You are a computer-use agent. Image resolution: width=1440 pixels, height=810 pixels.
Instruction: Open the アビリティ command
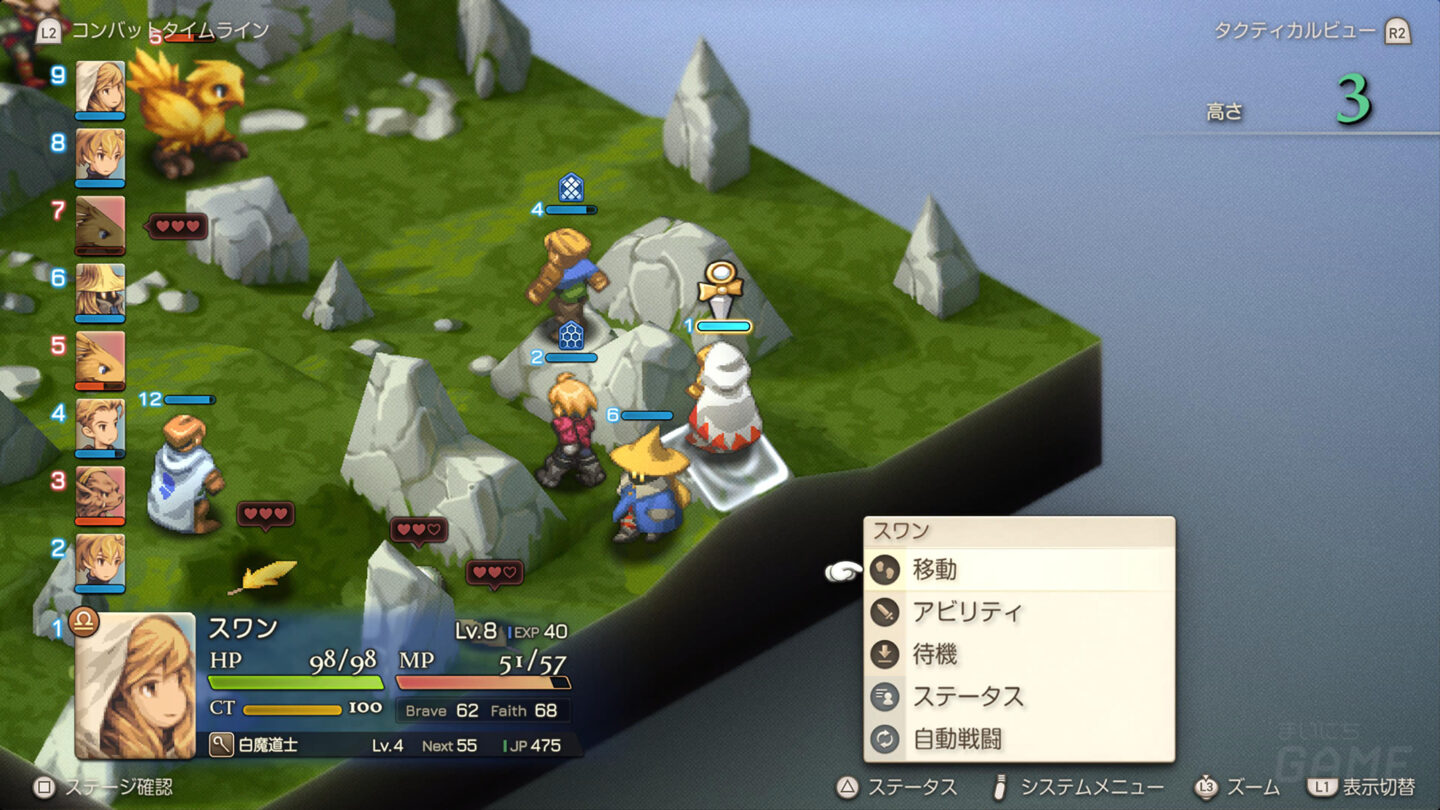point(1018,612)
